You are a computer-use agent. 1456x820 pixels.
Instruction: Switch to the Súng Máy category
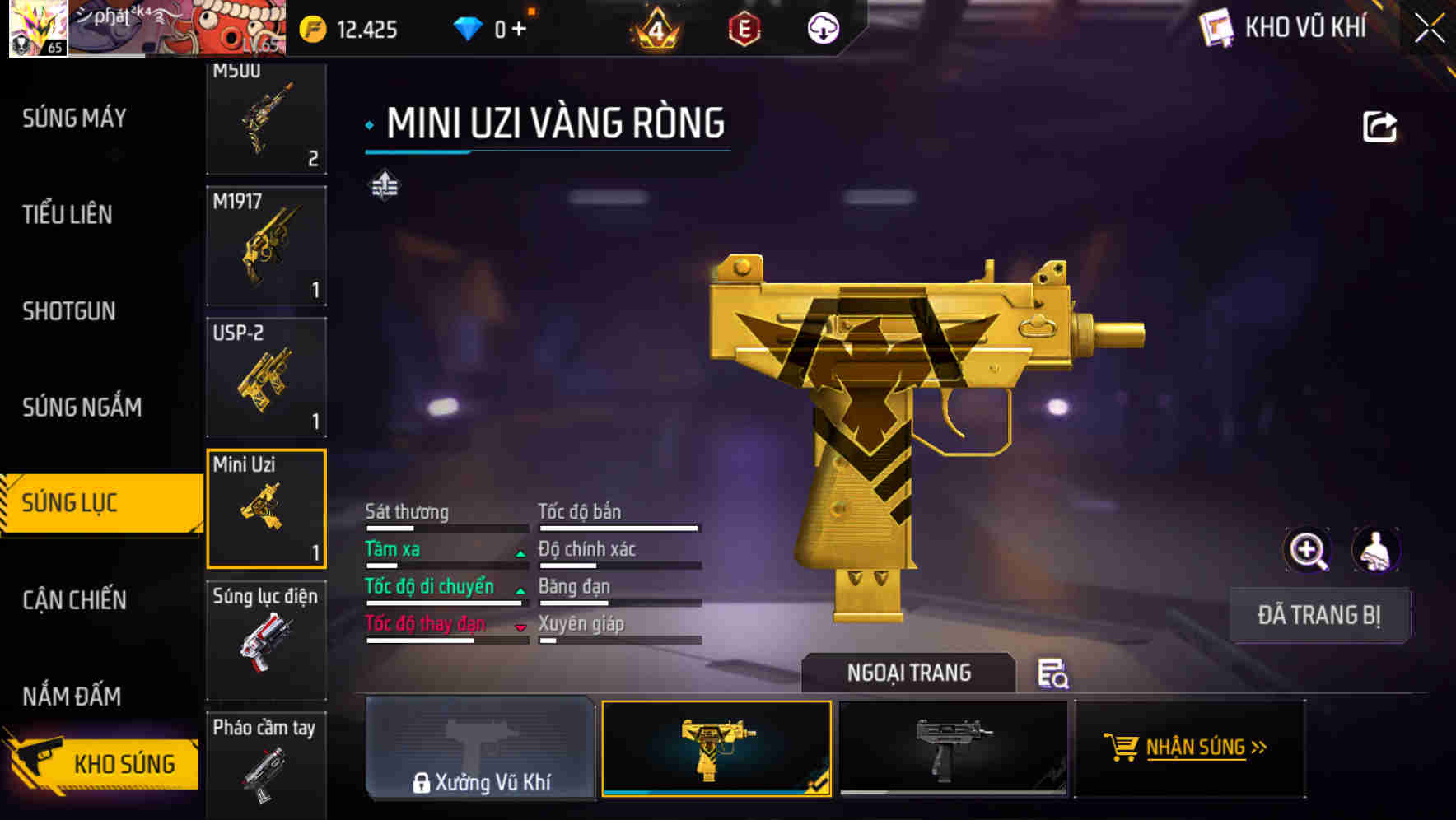(75, 119)
